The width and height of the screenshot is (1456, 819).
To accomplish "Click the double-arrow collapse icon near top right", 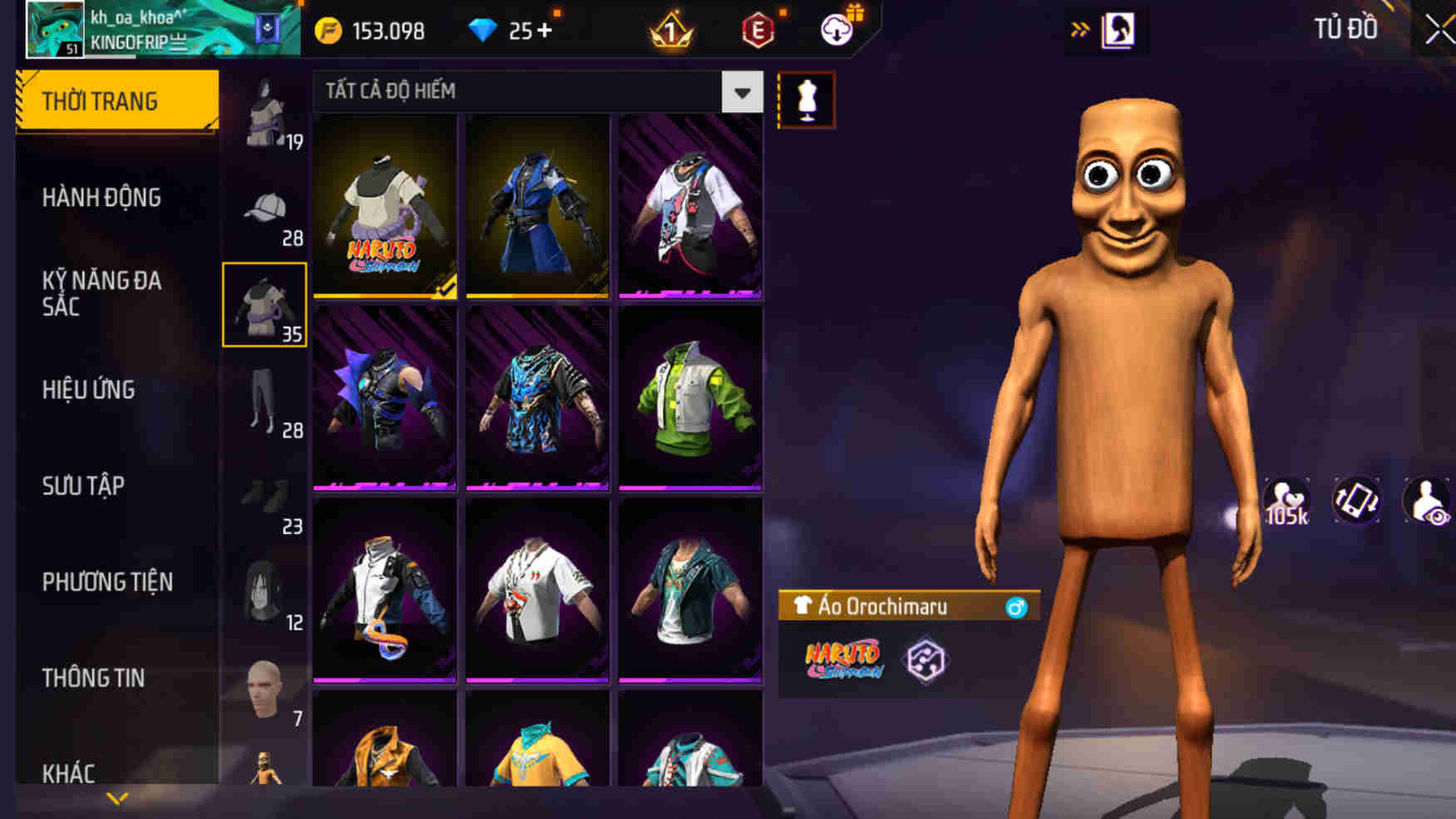I will pyautogui.click(x=1082, y=27).
